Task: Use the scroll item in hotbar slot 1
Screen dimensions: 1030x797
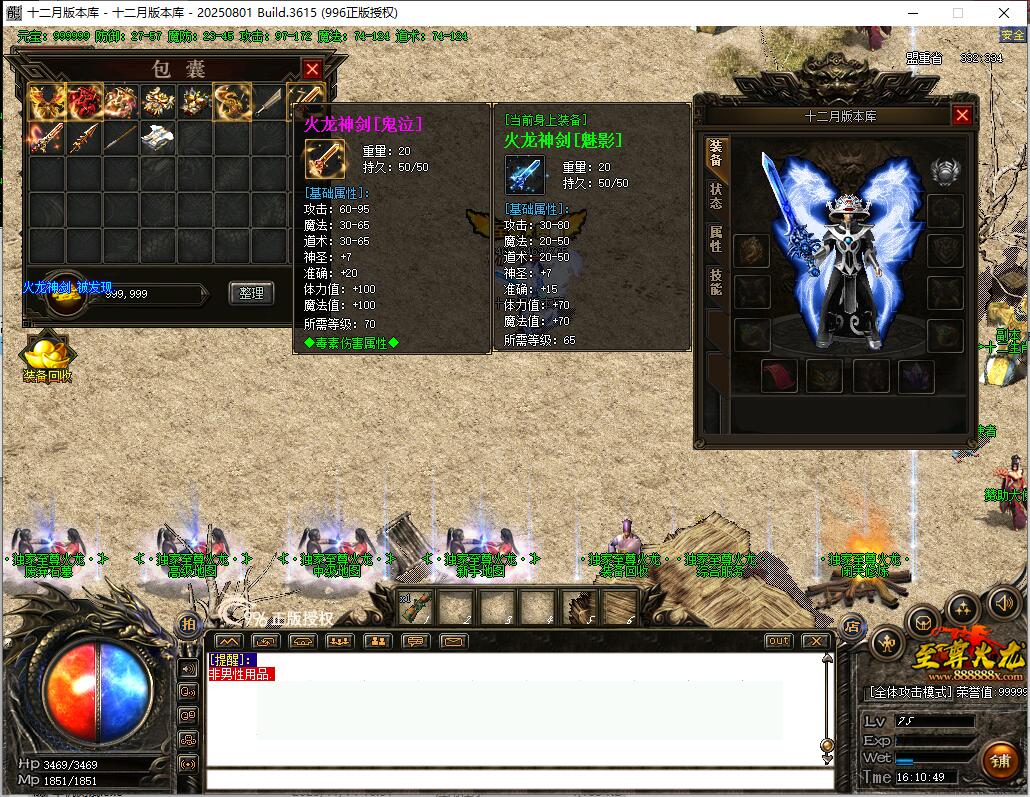Action: pos(418,606)
